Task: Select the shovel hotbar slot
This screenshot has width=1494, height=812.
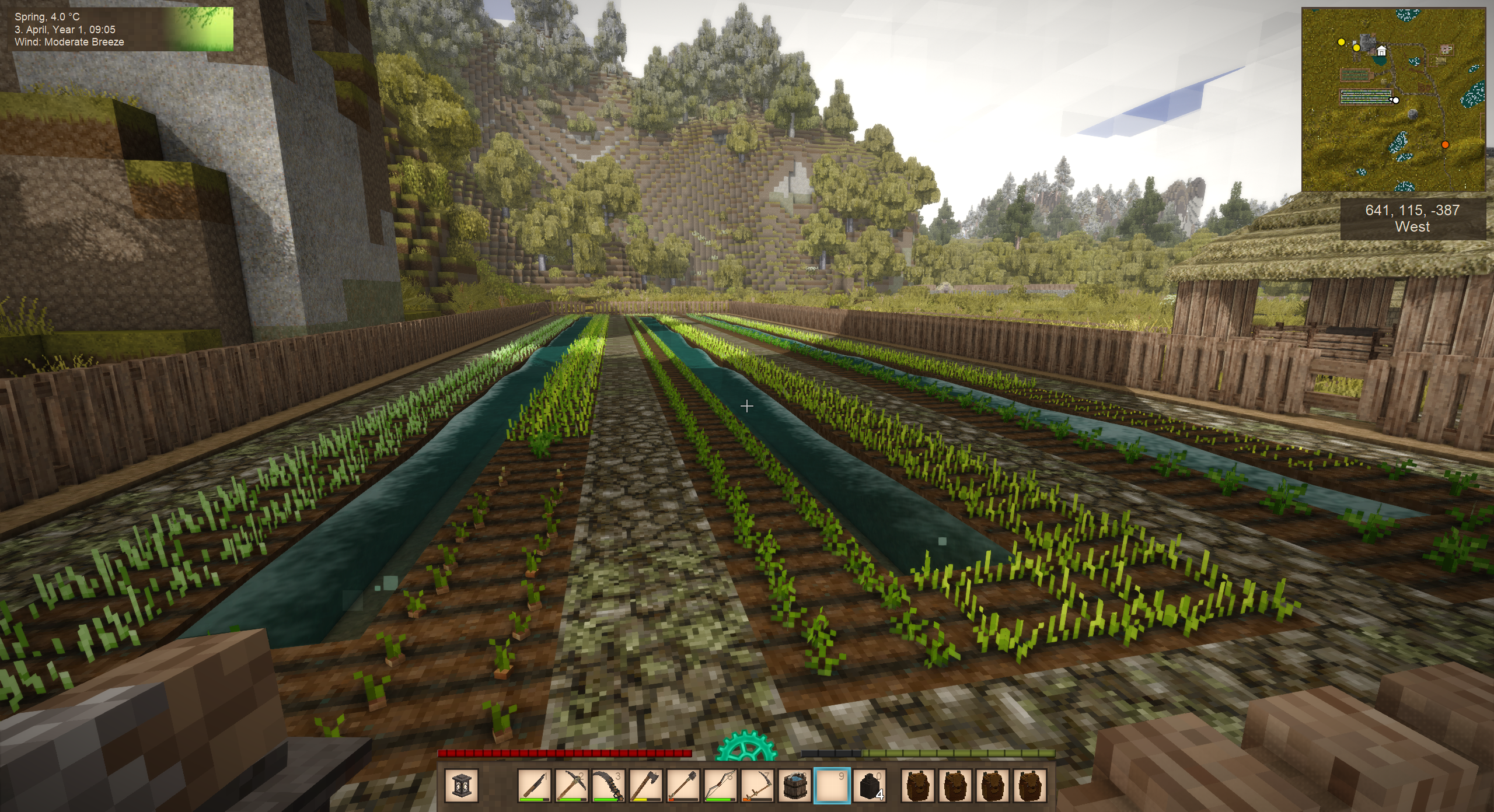Action: tap(683, 785)
